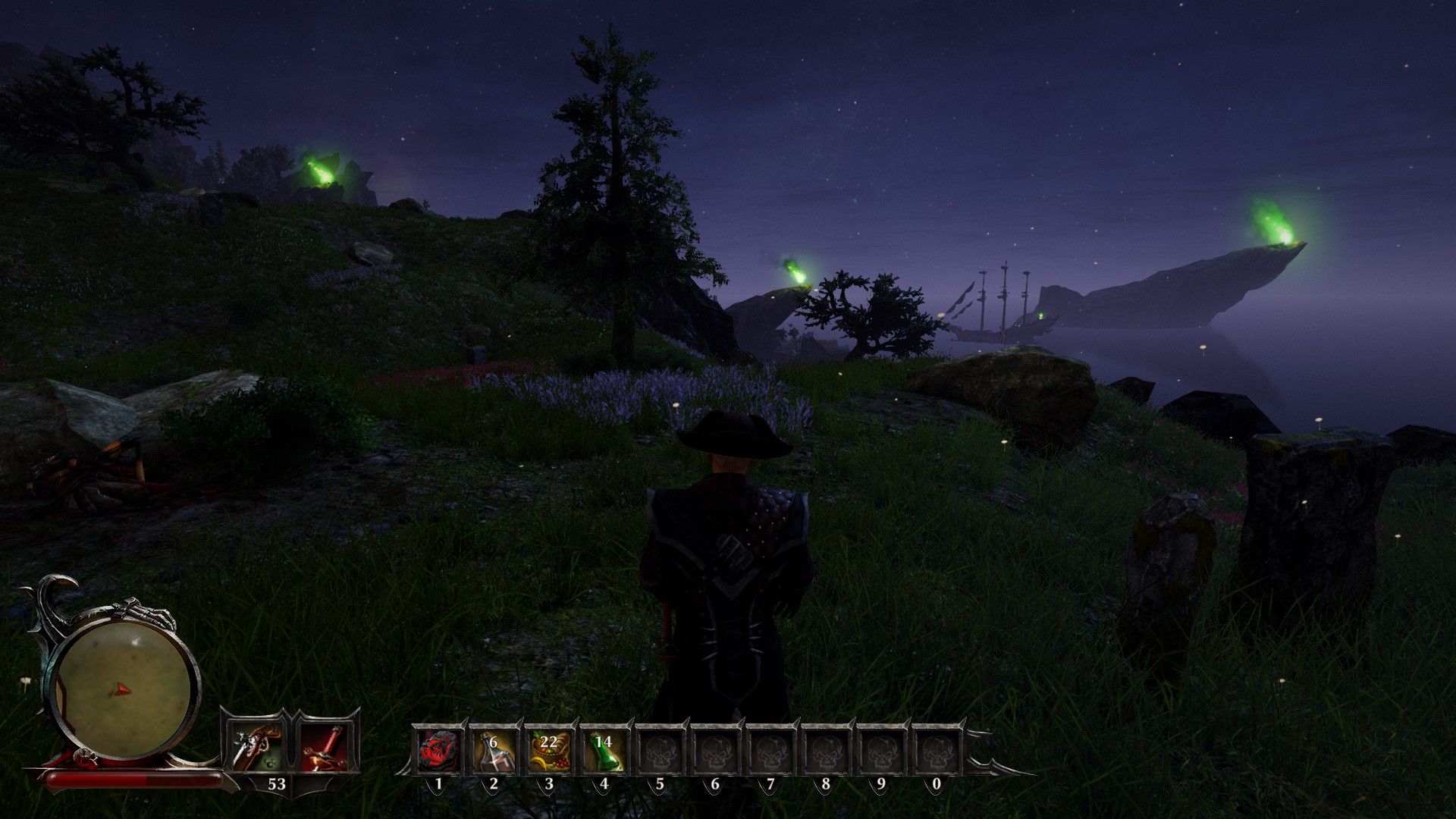Use the green bottle in slot 4
The height and width of the screenshot is (819, 1456).
coord(604,750)
